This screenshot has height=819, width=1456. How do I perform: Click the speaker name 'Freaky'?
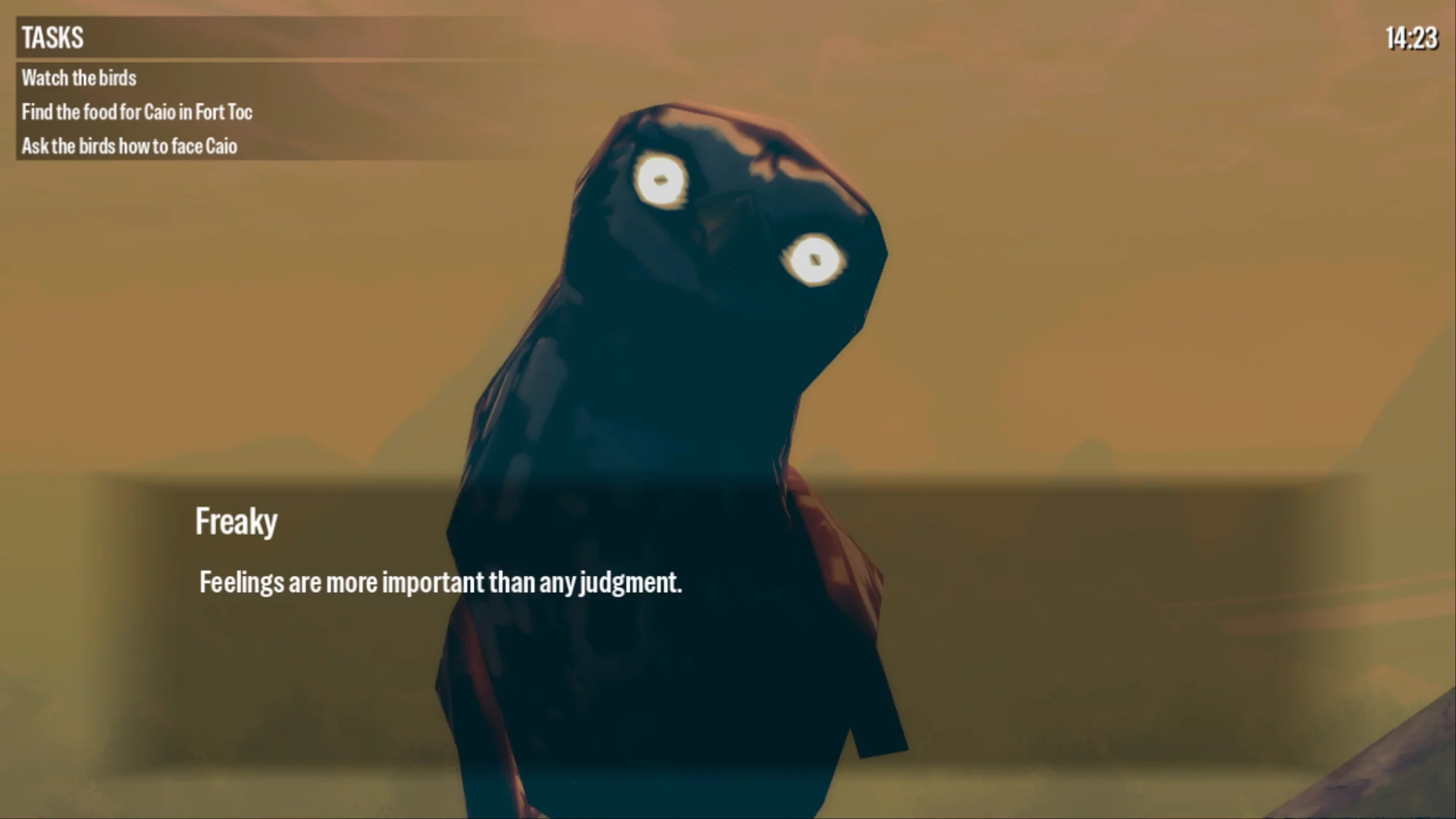coord(237,519)
